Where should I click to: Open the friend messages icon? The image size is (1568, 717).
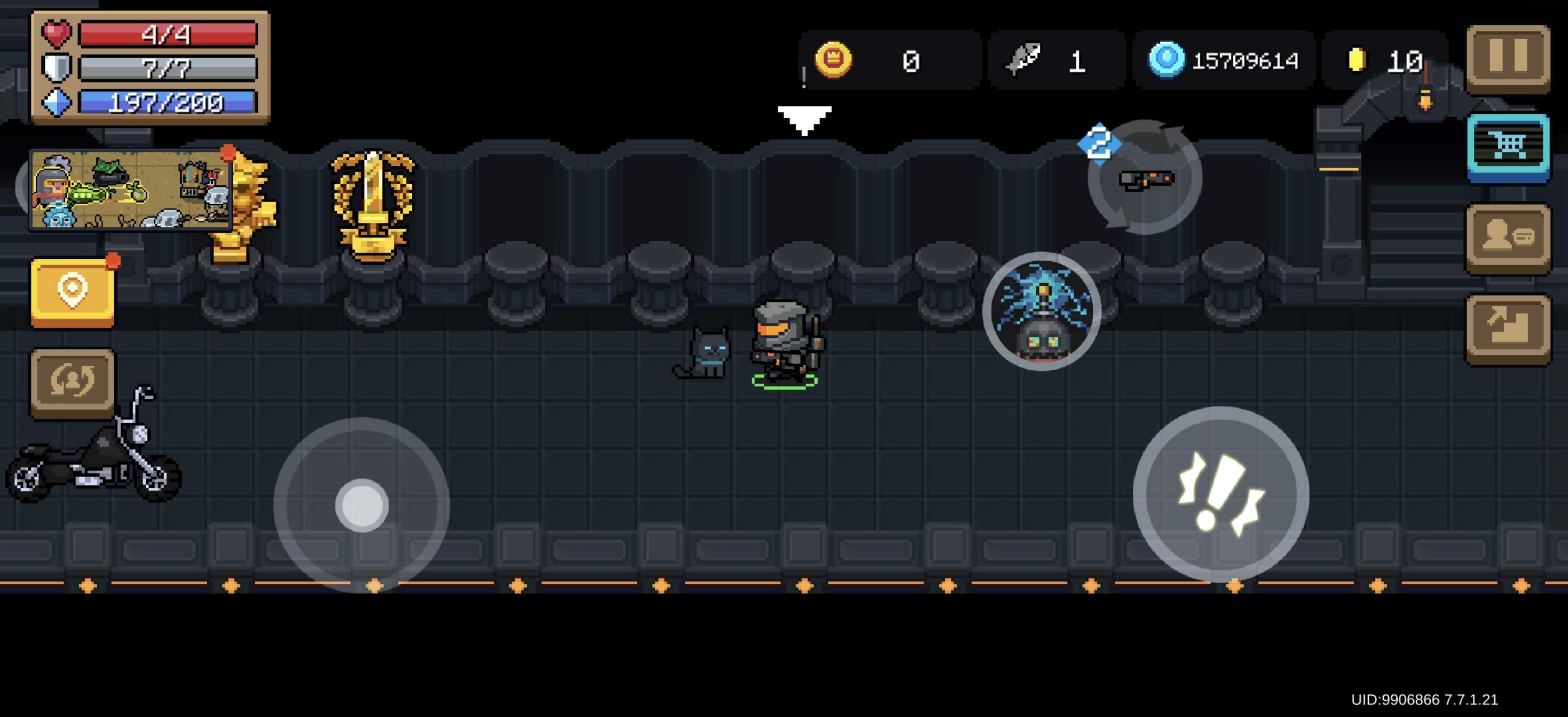(x=1508, y=237)
